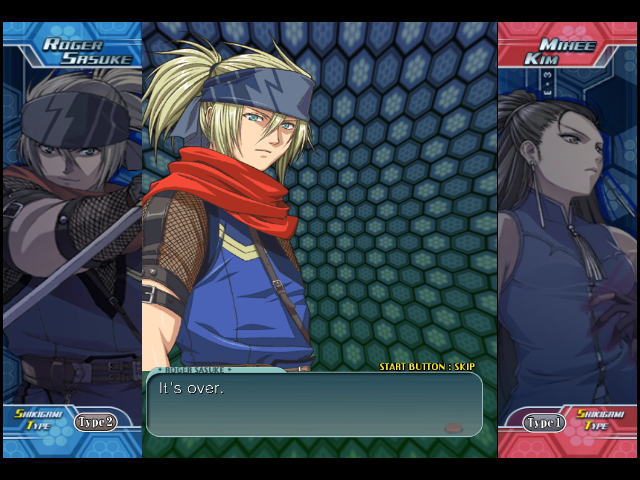Click the red dialogue continue indicator
Viewport: 640px width, 480px height.
point(453,428)
